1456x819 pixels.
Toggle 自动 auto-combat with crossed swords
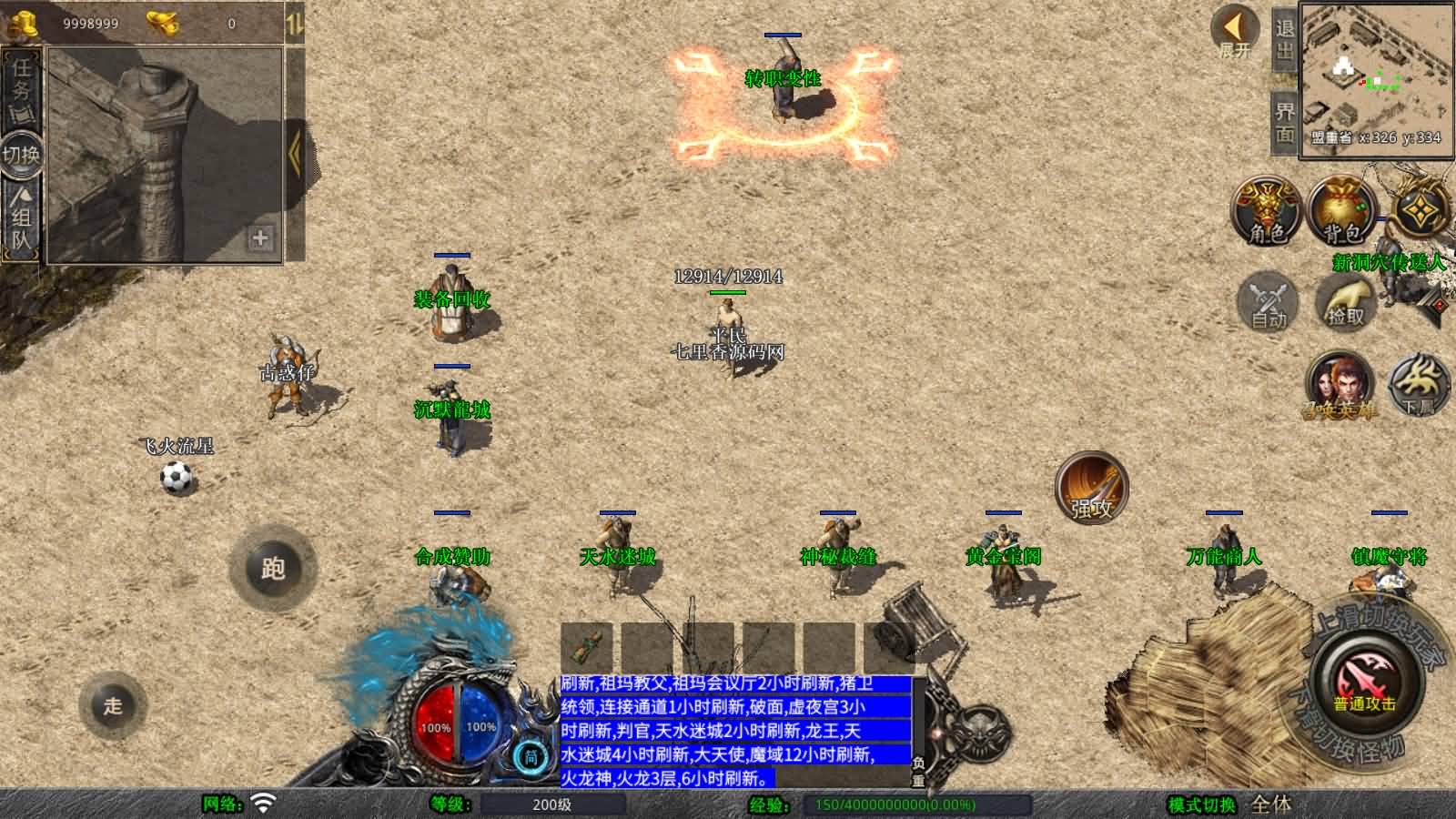tap(1268, 301)
